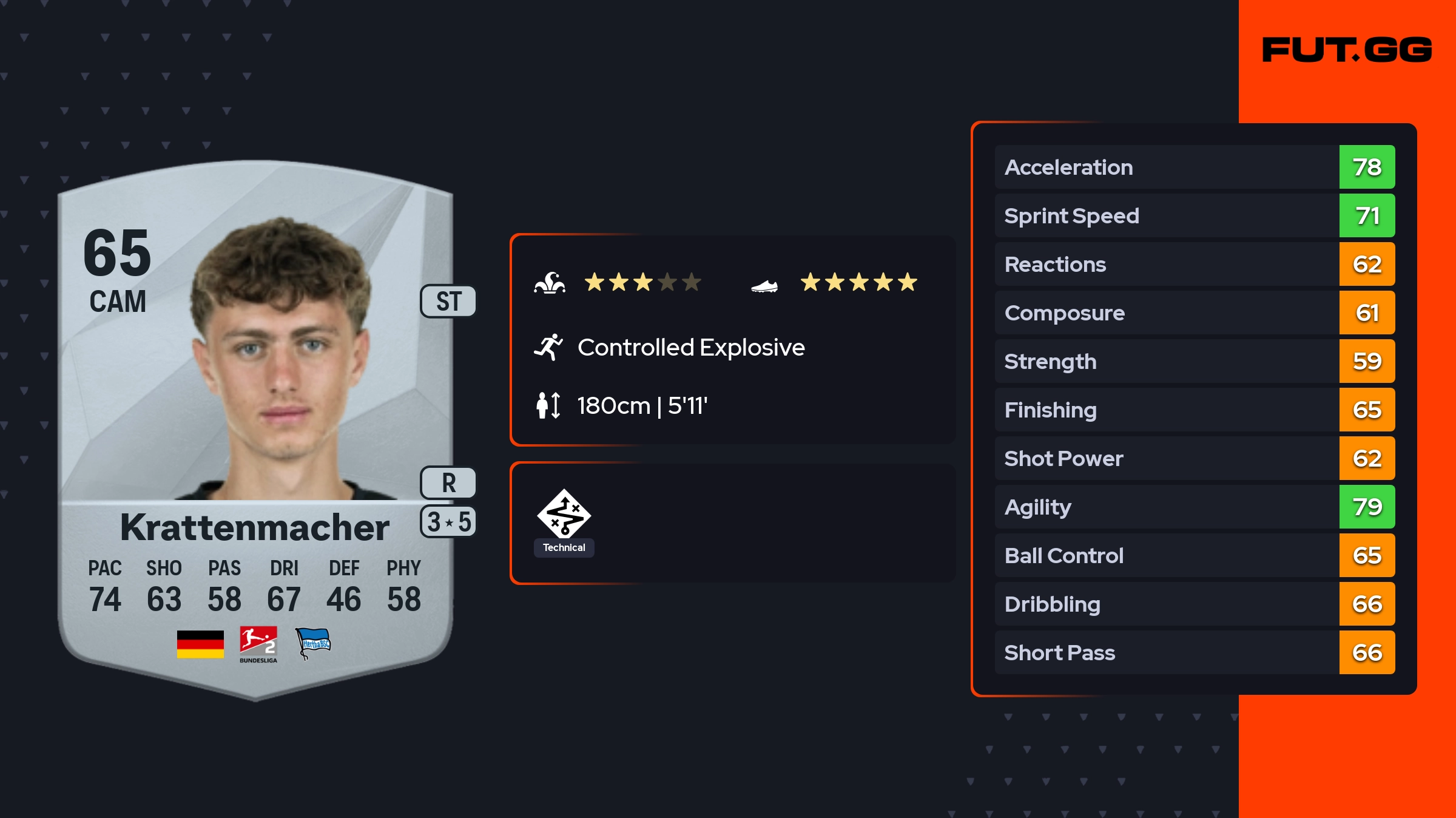Click the Hertha BSC club badge
This screenshot has width=1456, height=818.
(x=312, y=643)
